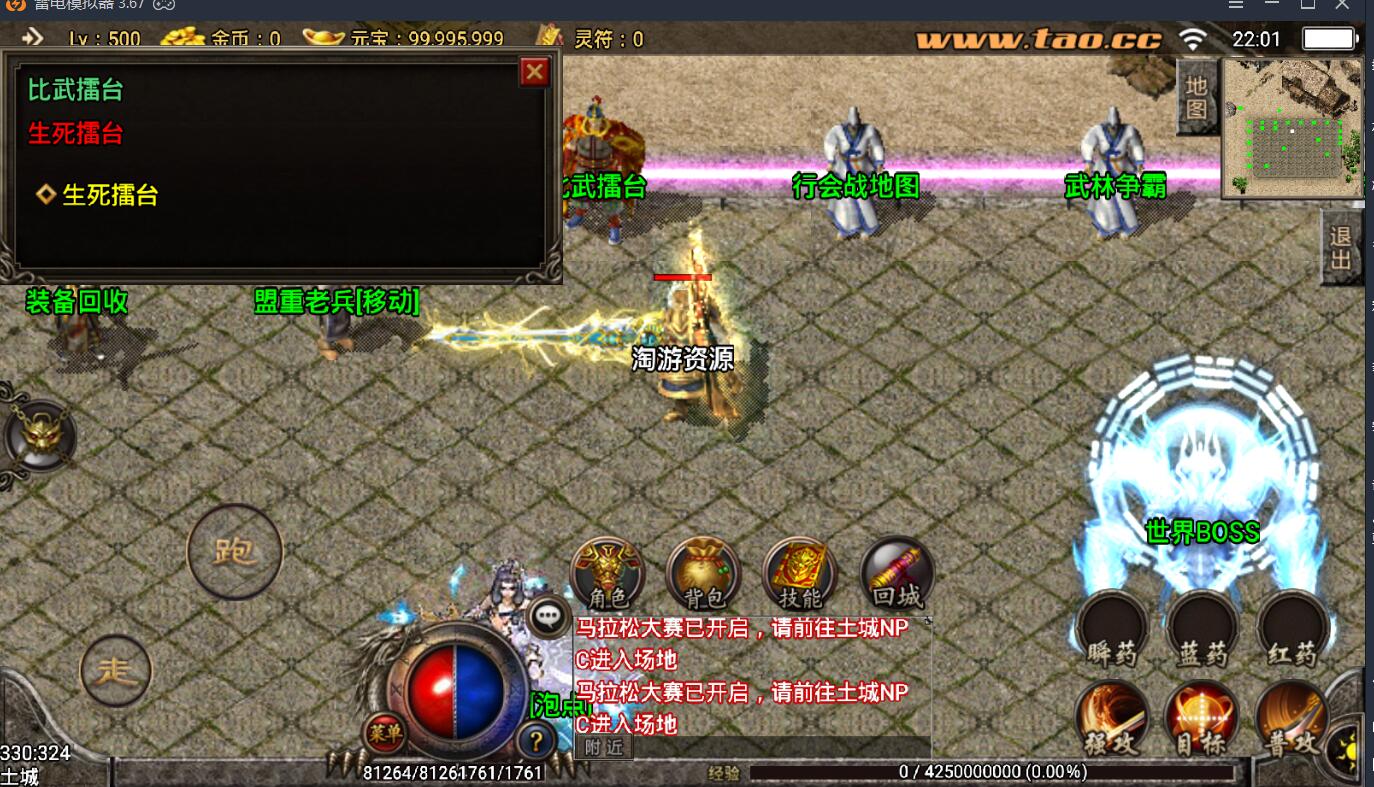Switch to 跑 run mode

(235, 551)
